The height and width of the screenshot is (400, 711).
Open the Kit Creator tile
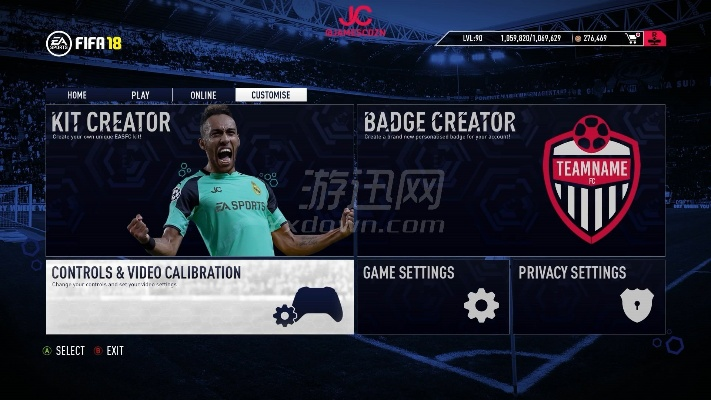tap(199, 180)
